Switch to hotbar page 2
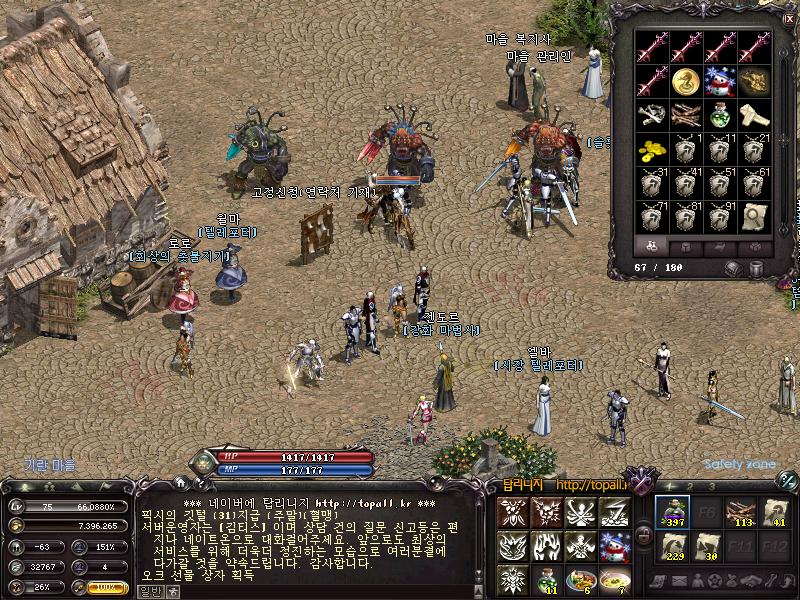Screen dimensions: 800x600 pyautogui.click(x=688, y=487)
